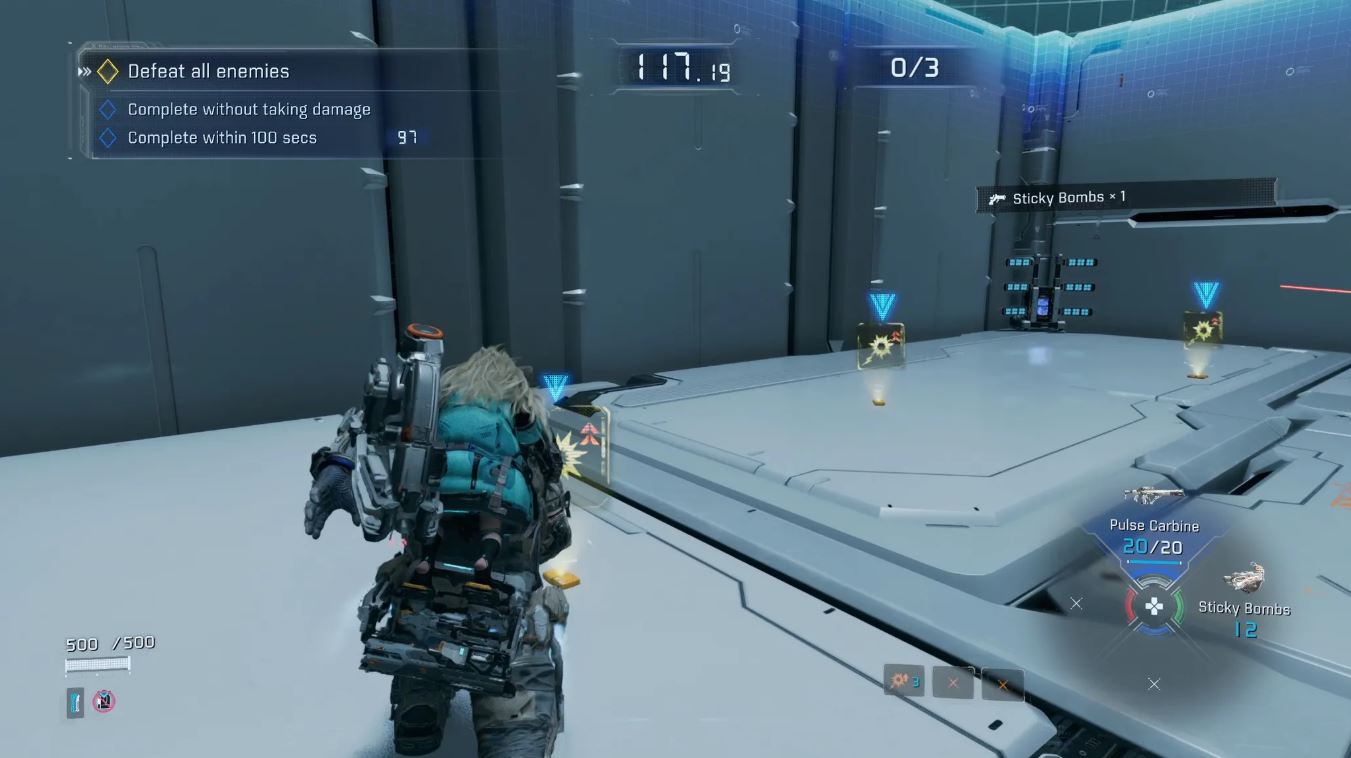This screenshot has height=758, width=1351.
Task: Click the d-pad selector icon in weapon wheel
Action: click(1153, 604)
